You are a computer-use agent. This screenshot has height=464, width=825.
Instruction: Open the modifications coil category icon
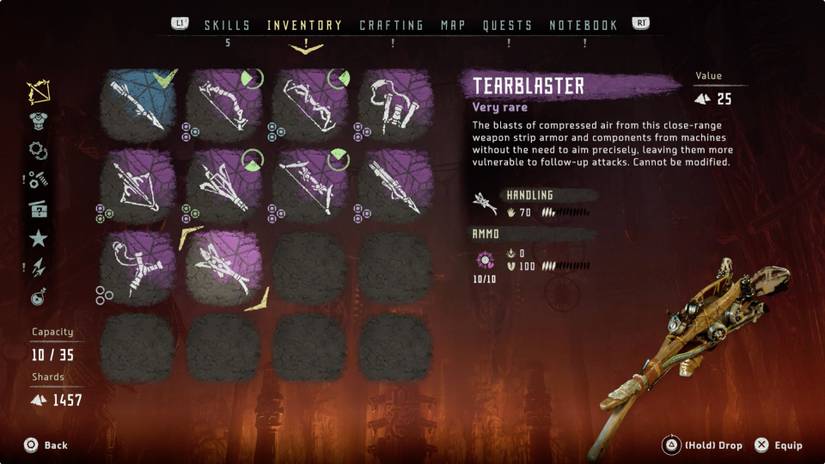[39, 151]
